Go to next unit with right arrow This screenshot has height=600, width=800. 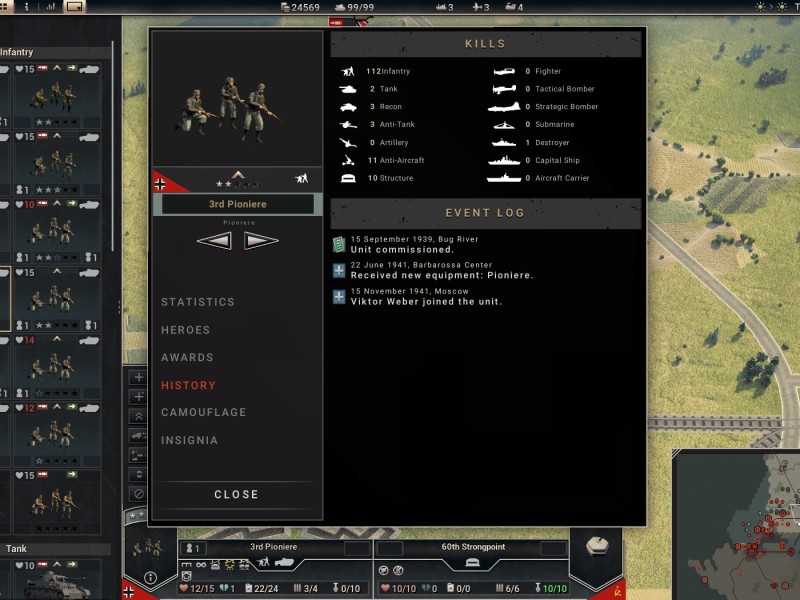tap(261, 240)
